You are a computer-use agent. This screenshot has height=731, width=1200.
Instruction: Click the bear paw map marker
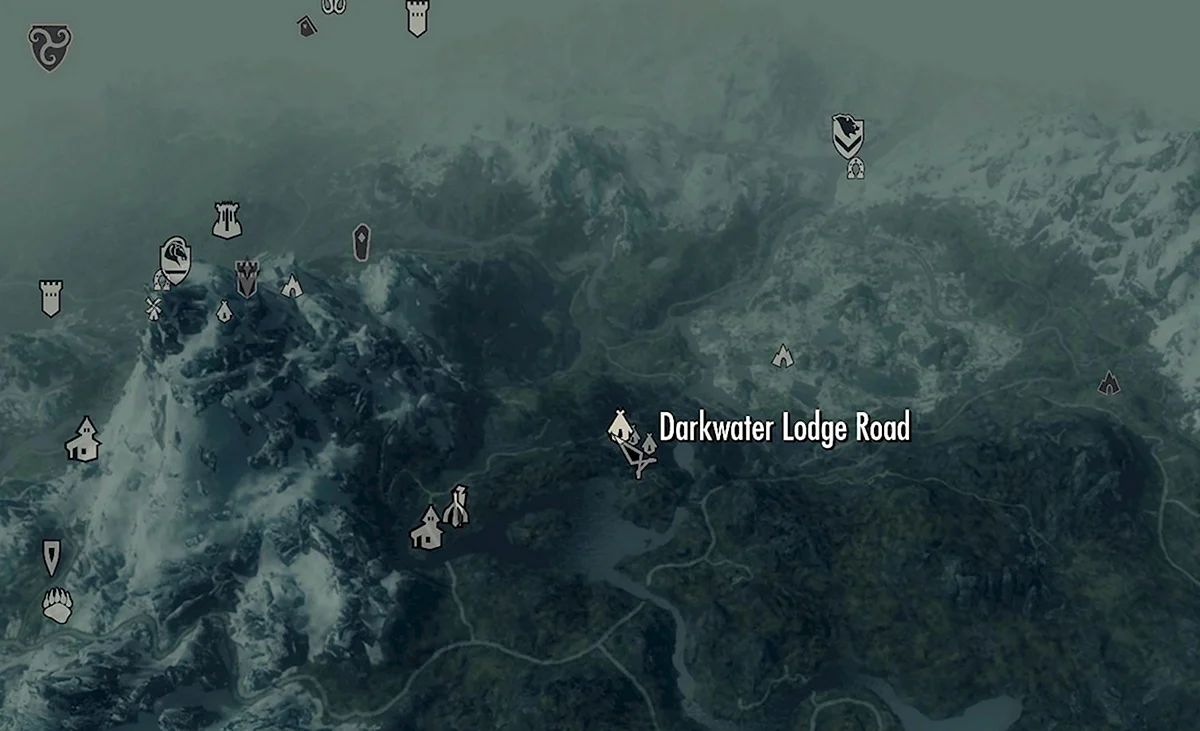pos(57,605)
